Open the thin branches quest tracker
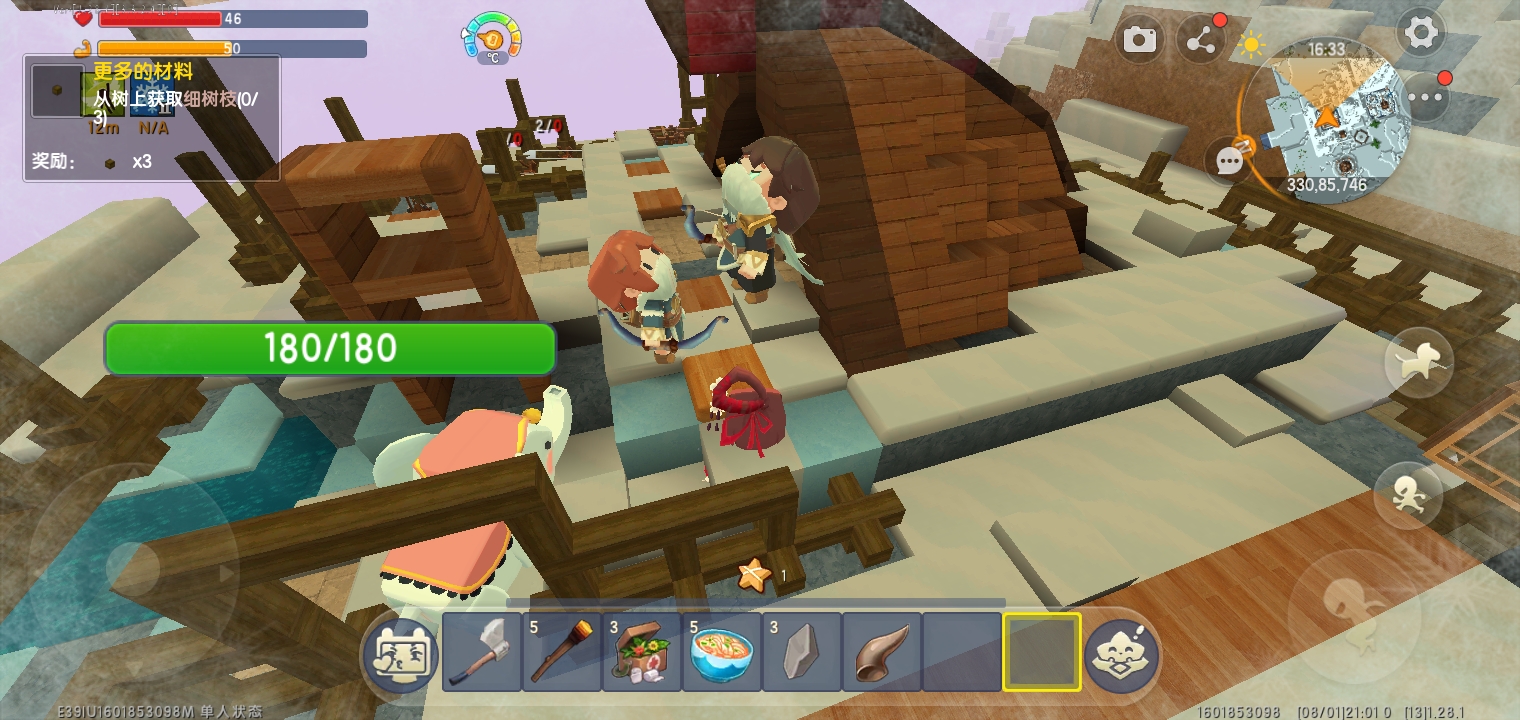1520x720 pixels. (x=152, y=117)
